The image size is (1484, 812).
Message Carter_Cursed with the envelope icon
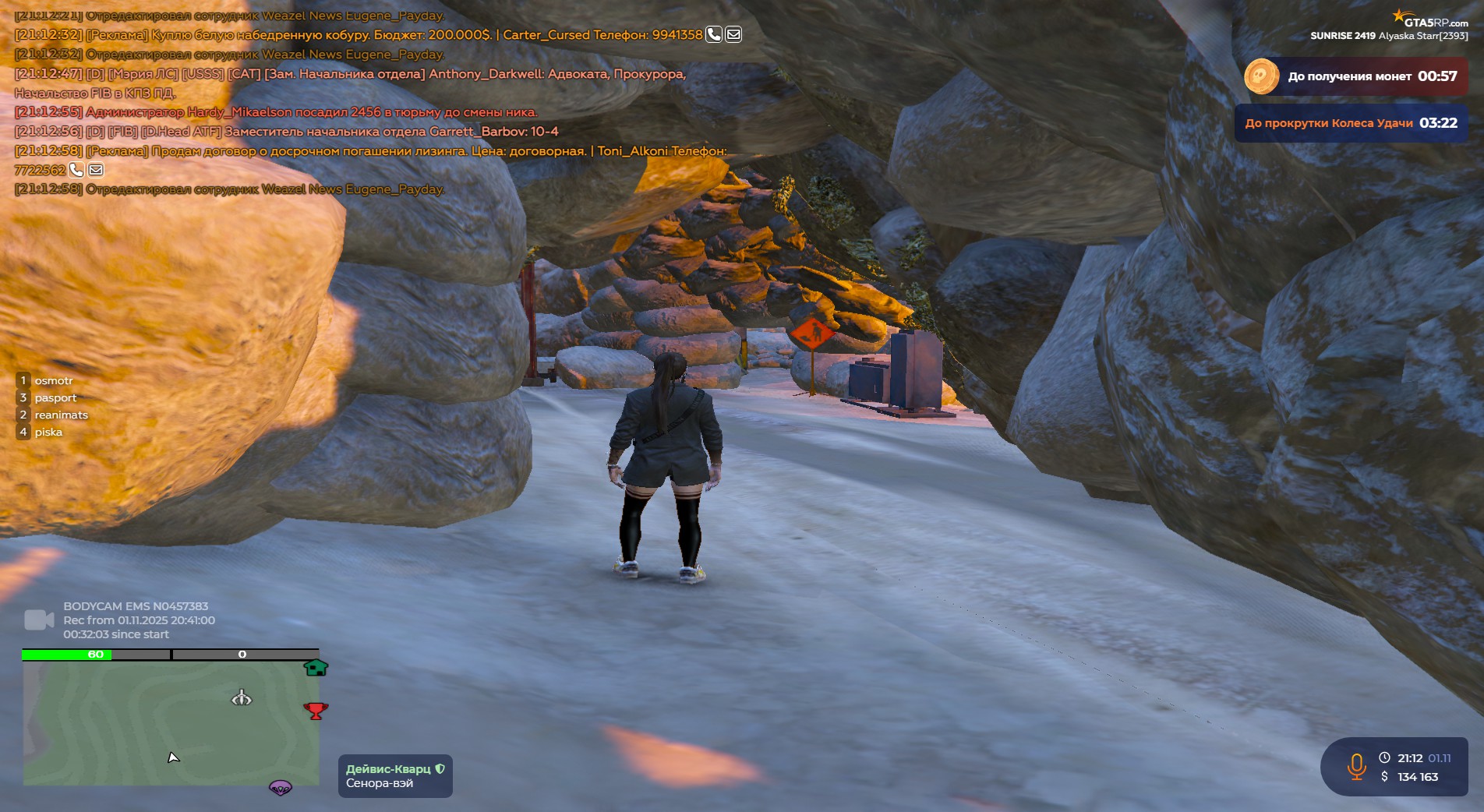click(733, 34)
